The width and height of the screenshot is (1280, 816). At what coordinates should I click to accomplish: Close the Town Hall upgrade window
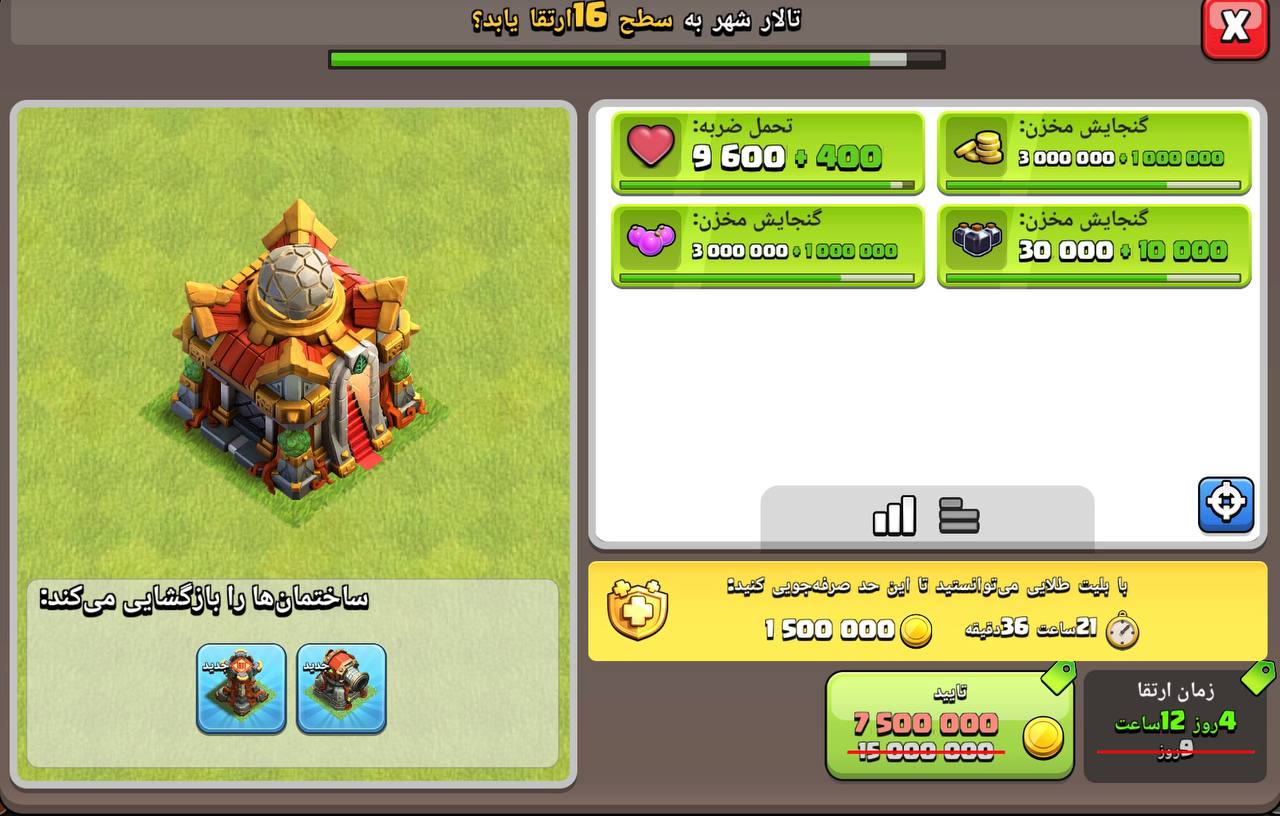click(x=1234, y=27)
